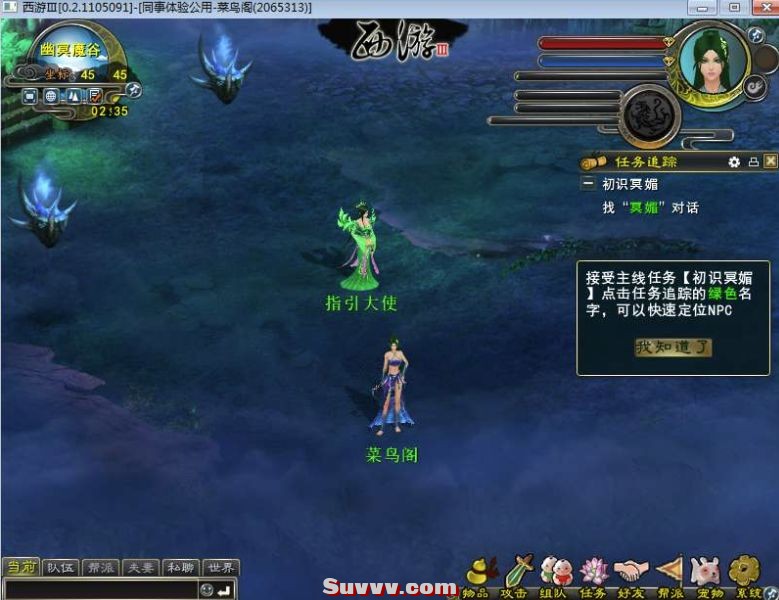The width and height of the screenshot is (779, 600).
Task: Switch to the 私聊 private chat tab
Action: pos(181,568)
